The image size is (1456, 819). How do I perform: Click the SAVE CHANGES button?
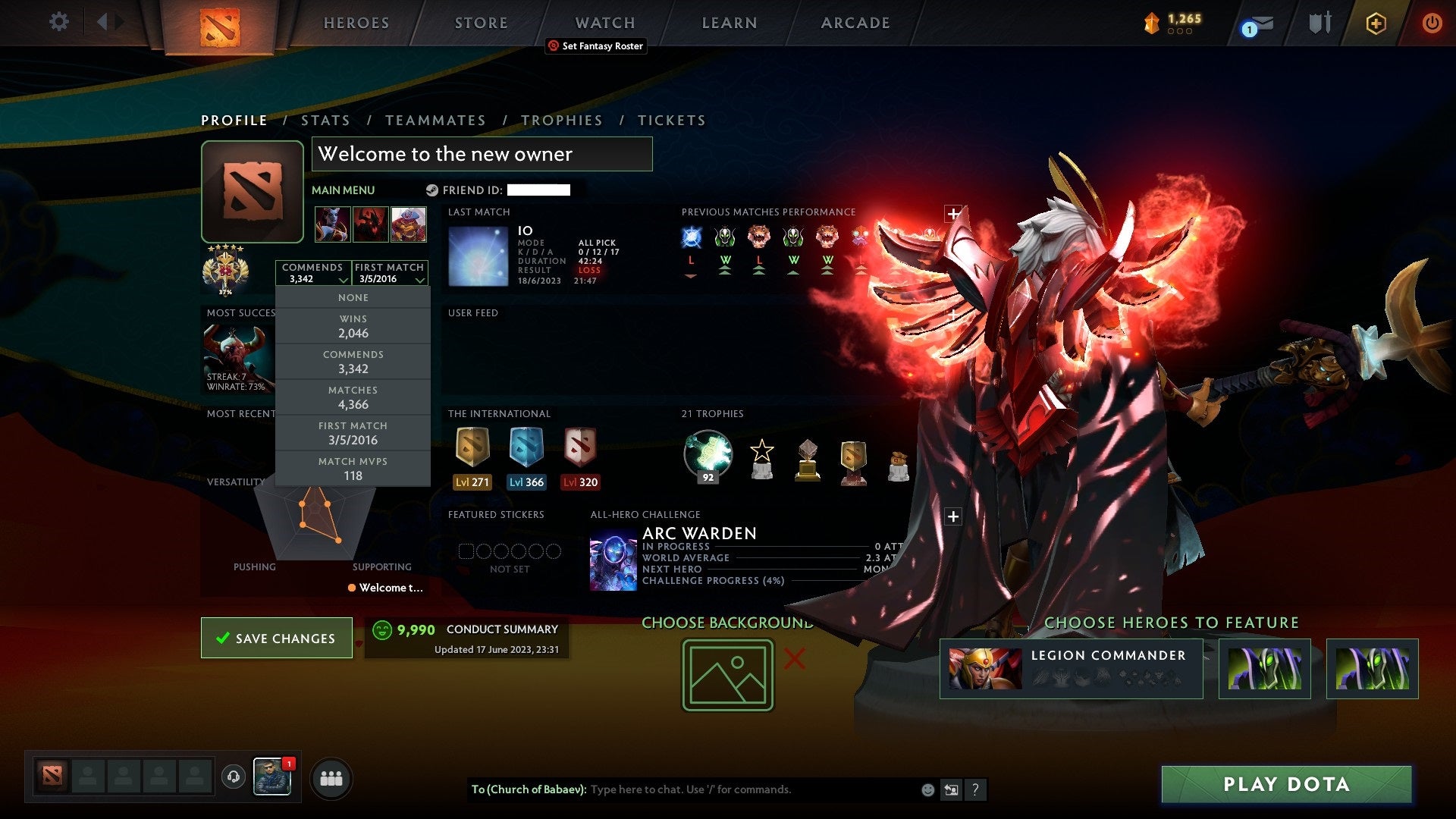pos(276,638)
